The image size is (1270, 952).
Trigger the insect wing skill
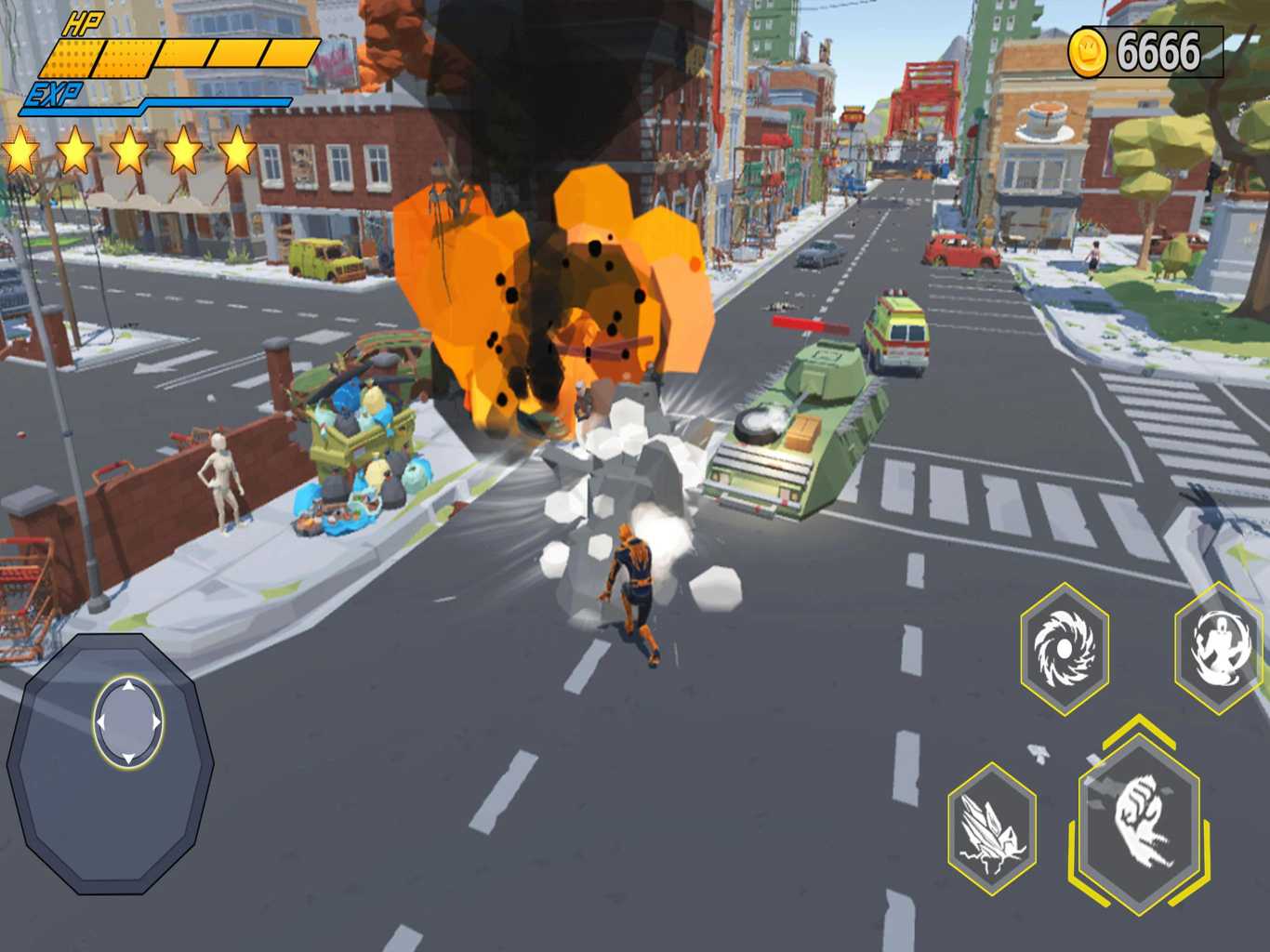tap(992, 828)
